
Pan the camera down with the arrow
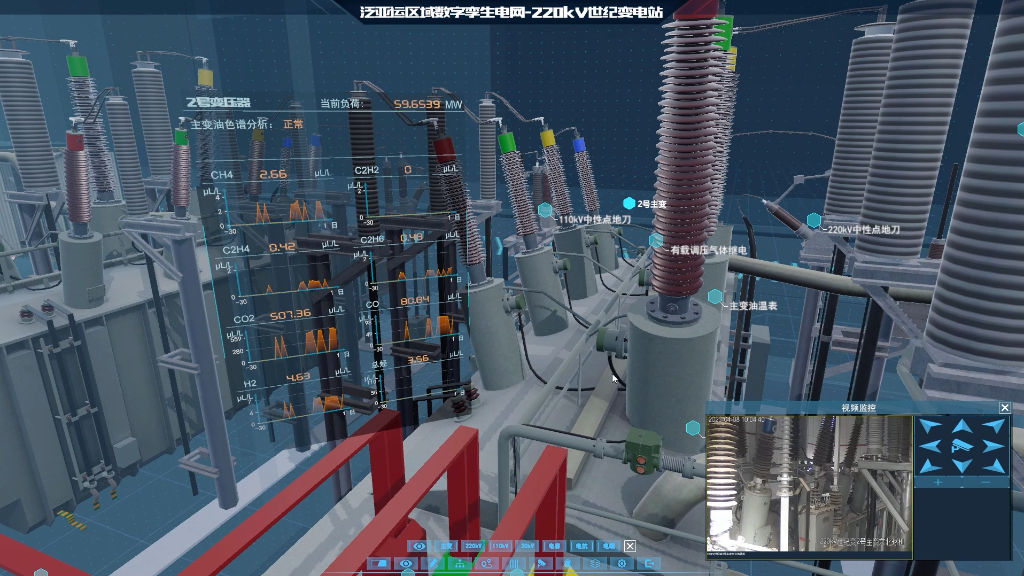[x=962, y=464]
